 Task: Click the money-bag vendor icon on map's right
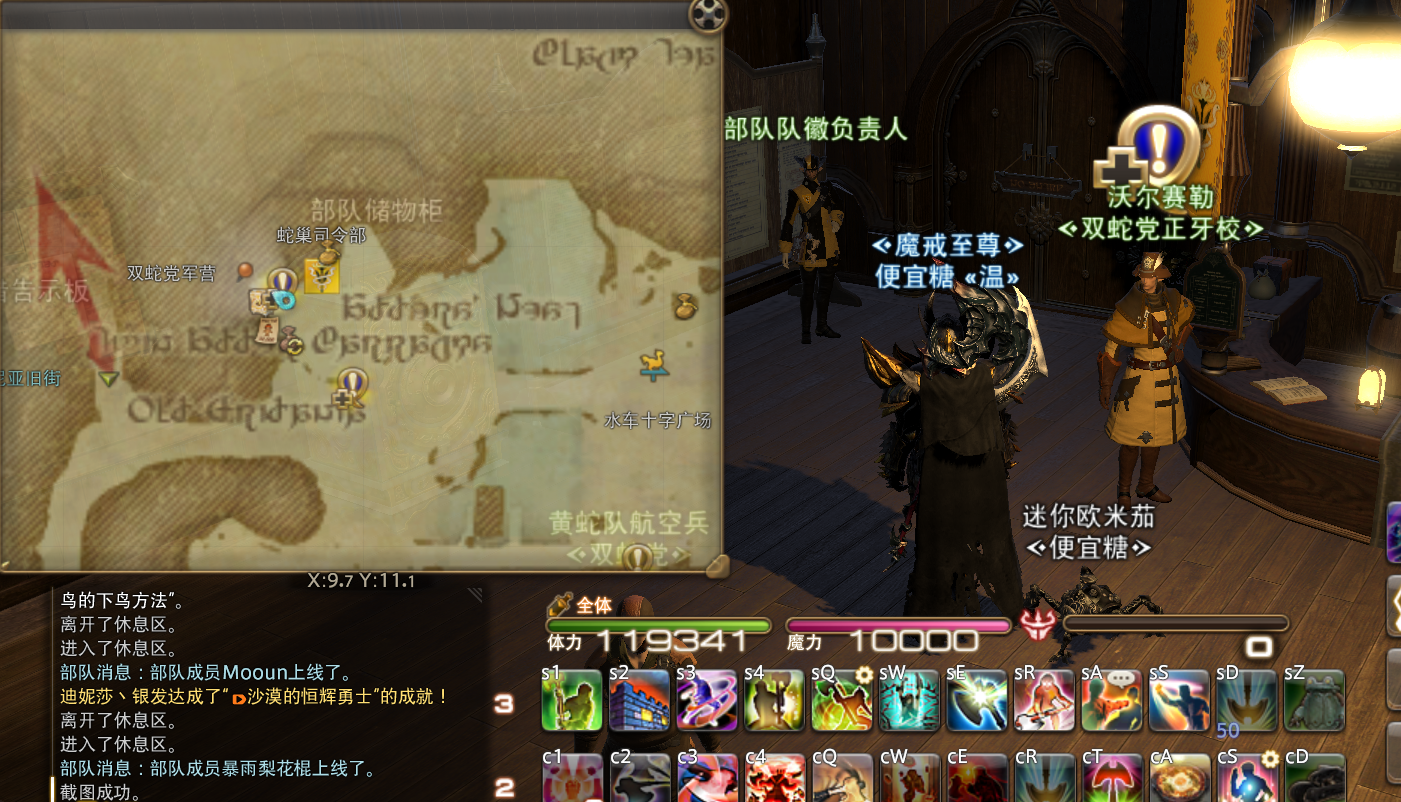686,308
